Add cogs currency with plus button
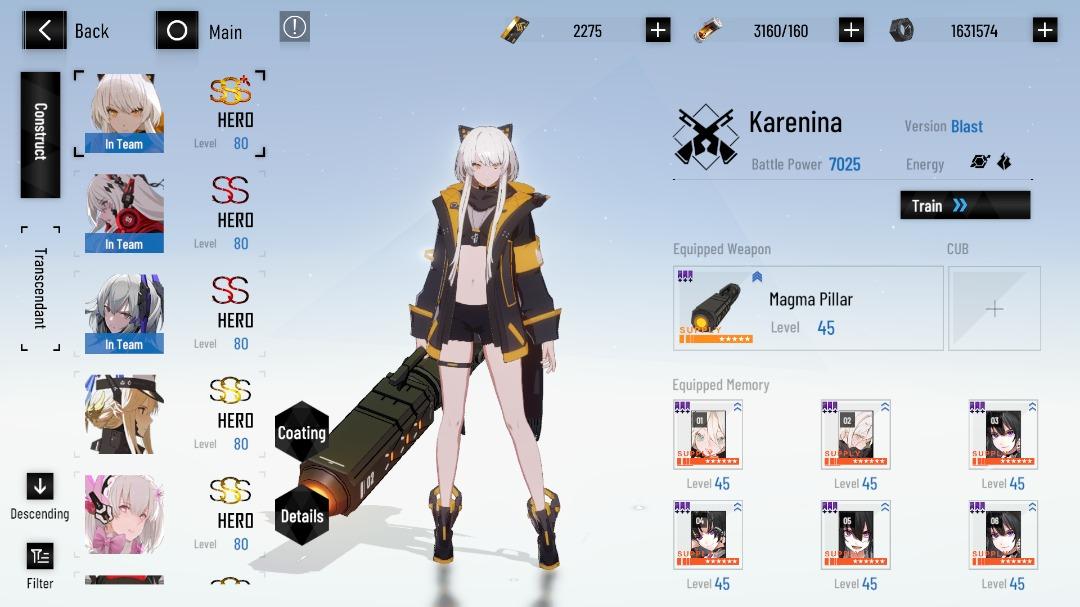 coord(1045,30)
